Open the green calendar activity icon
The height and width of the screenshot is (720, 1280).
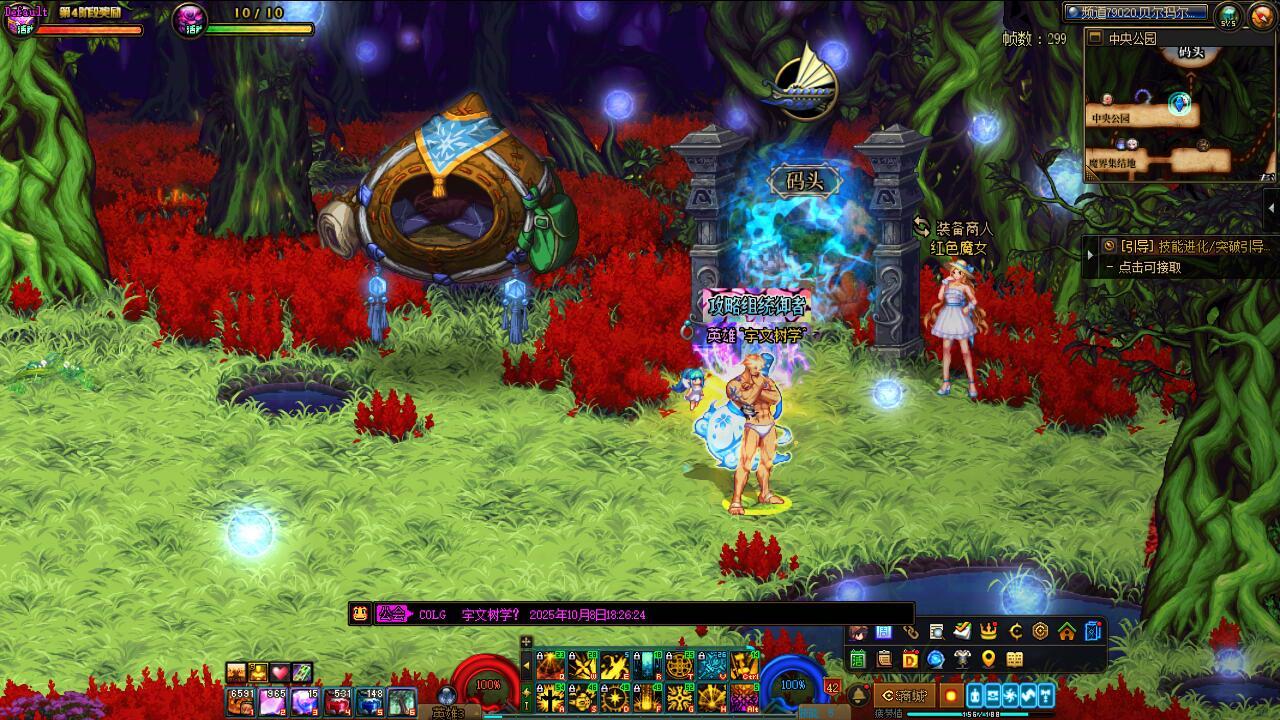(857, 659)
